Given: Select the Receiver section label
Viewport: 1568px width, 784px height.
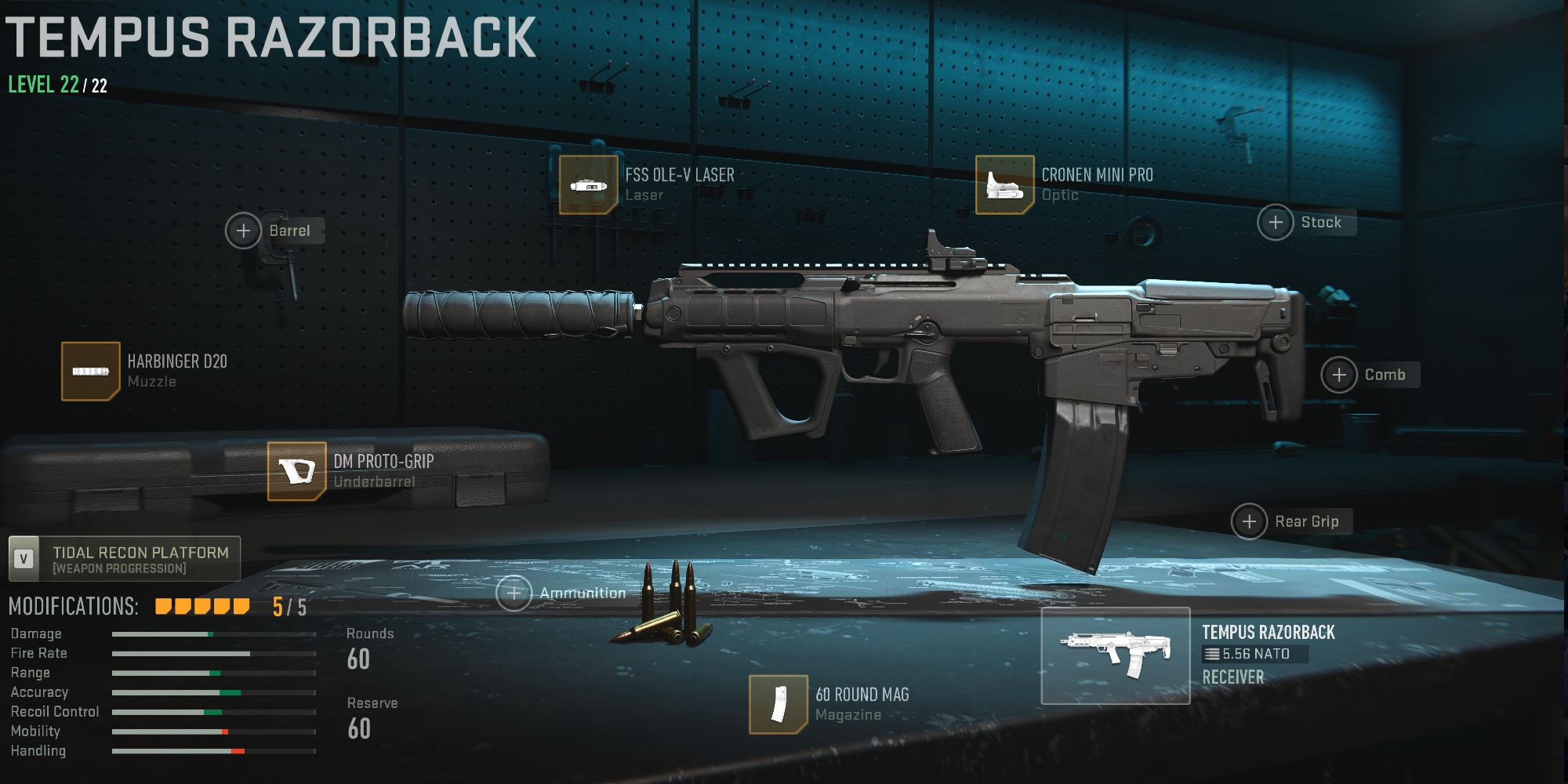Looking at the screenshot, I should (x=1232, y=677).
